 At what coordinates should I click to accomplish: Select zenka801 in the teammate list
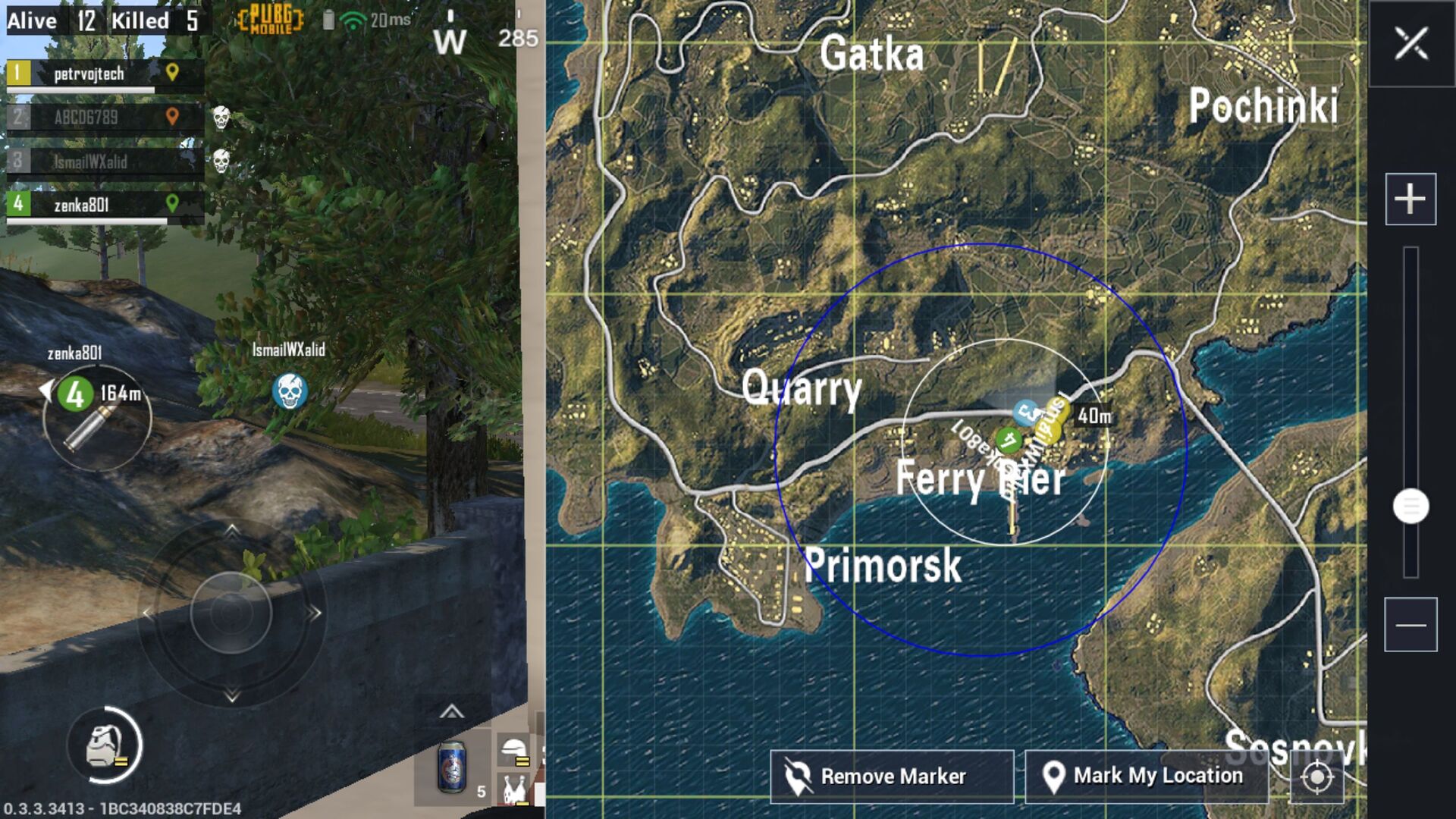[83, 203]
